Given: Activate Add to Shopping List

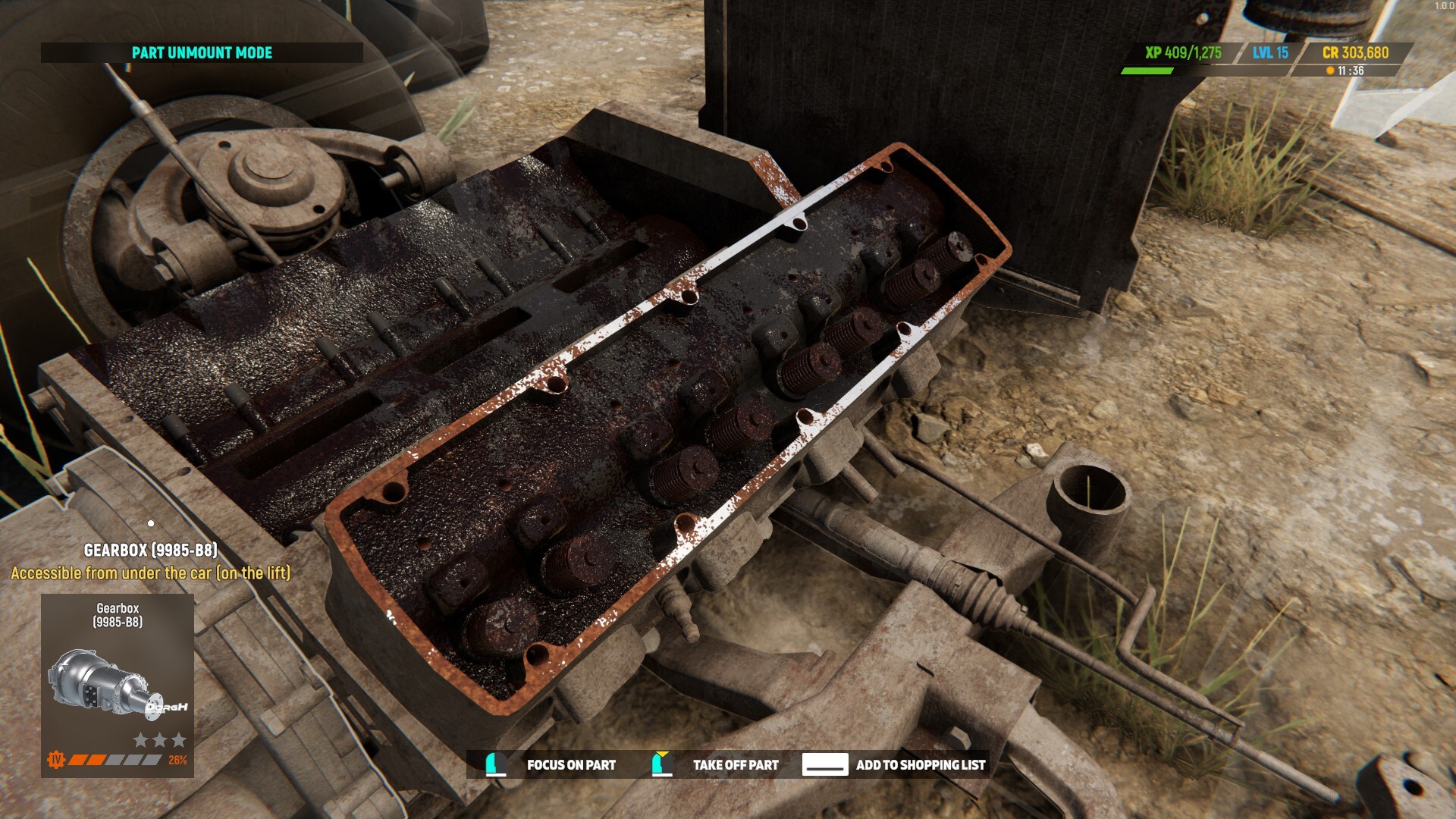Looking at the screenshot, I should (919, 765).
